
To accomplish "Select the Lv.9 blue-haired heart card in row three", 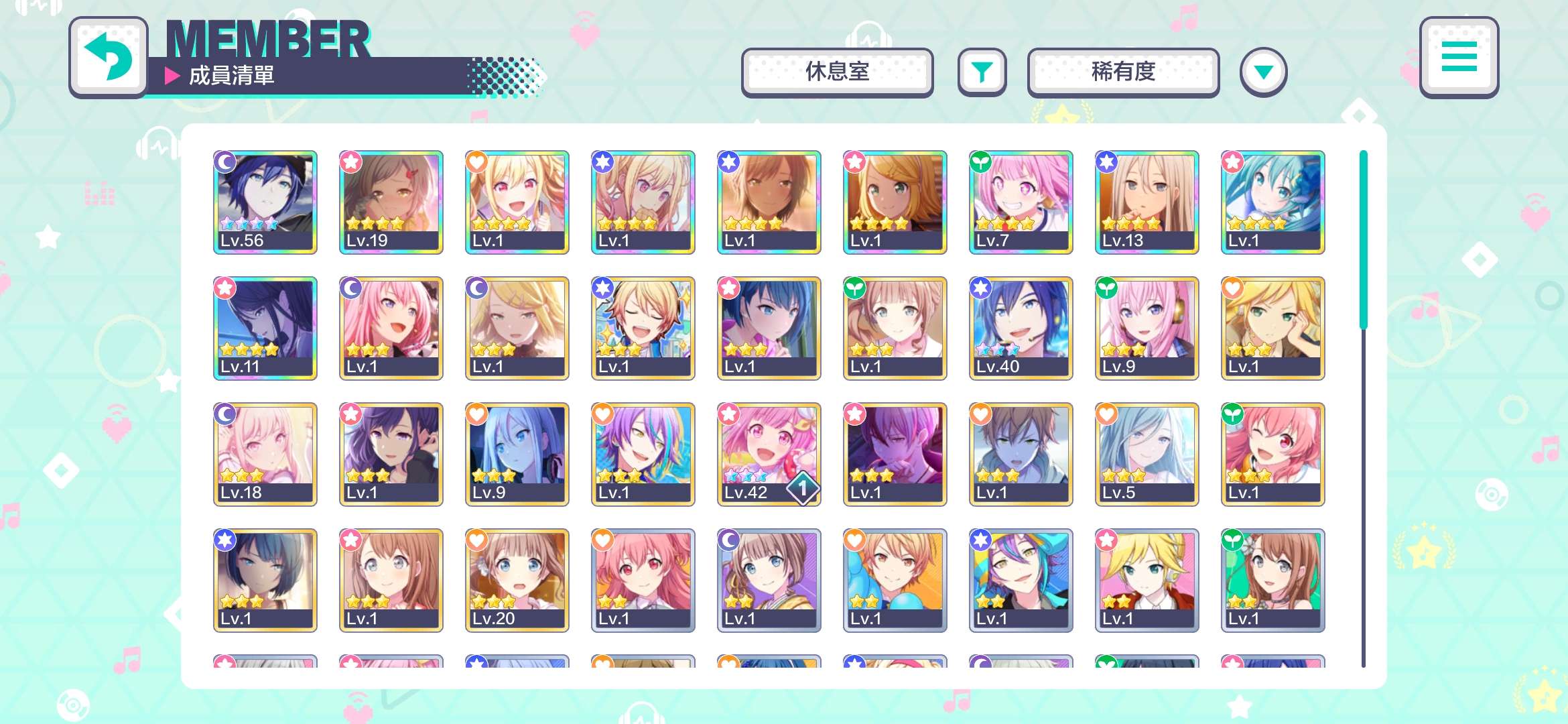I will [x=517, y=453].
